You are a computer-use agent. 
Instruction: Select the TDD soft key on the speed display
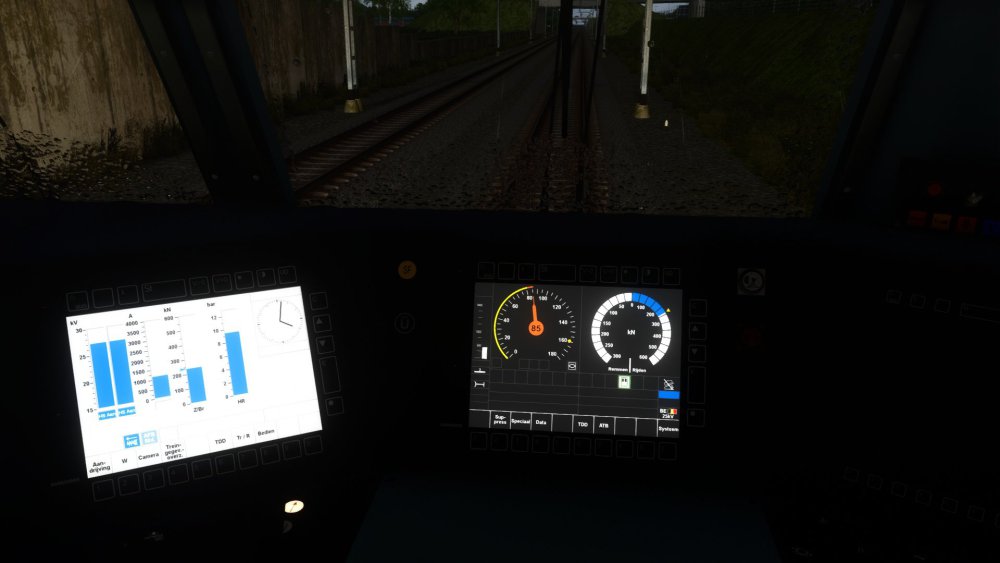[x=583, y=424]
